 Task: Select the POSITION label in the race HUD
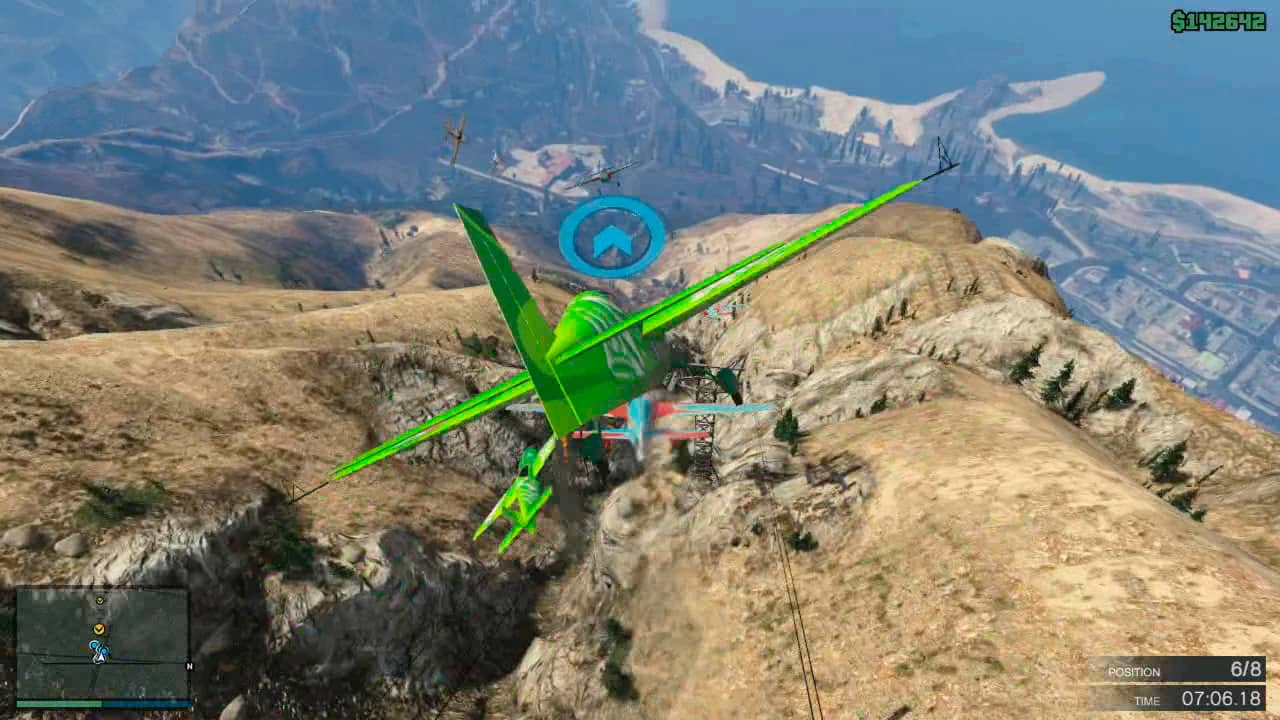coord(1135,672)
